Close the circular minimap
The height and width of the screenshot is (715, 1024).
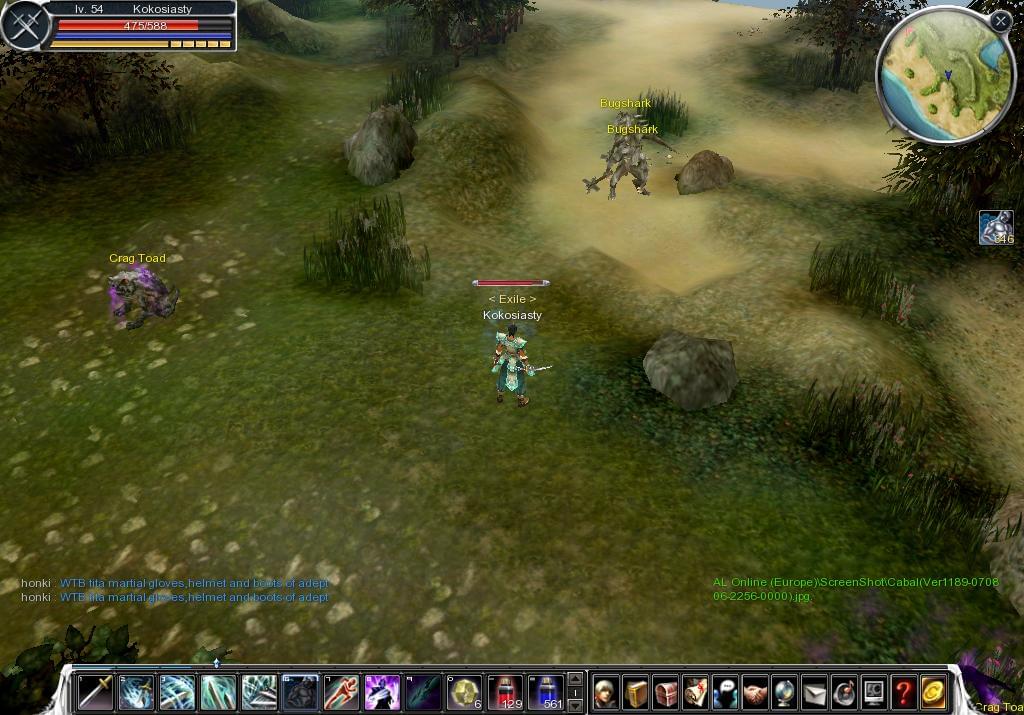[1001, 20]
